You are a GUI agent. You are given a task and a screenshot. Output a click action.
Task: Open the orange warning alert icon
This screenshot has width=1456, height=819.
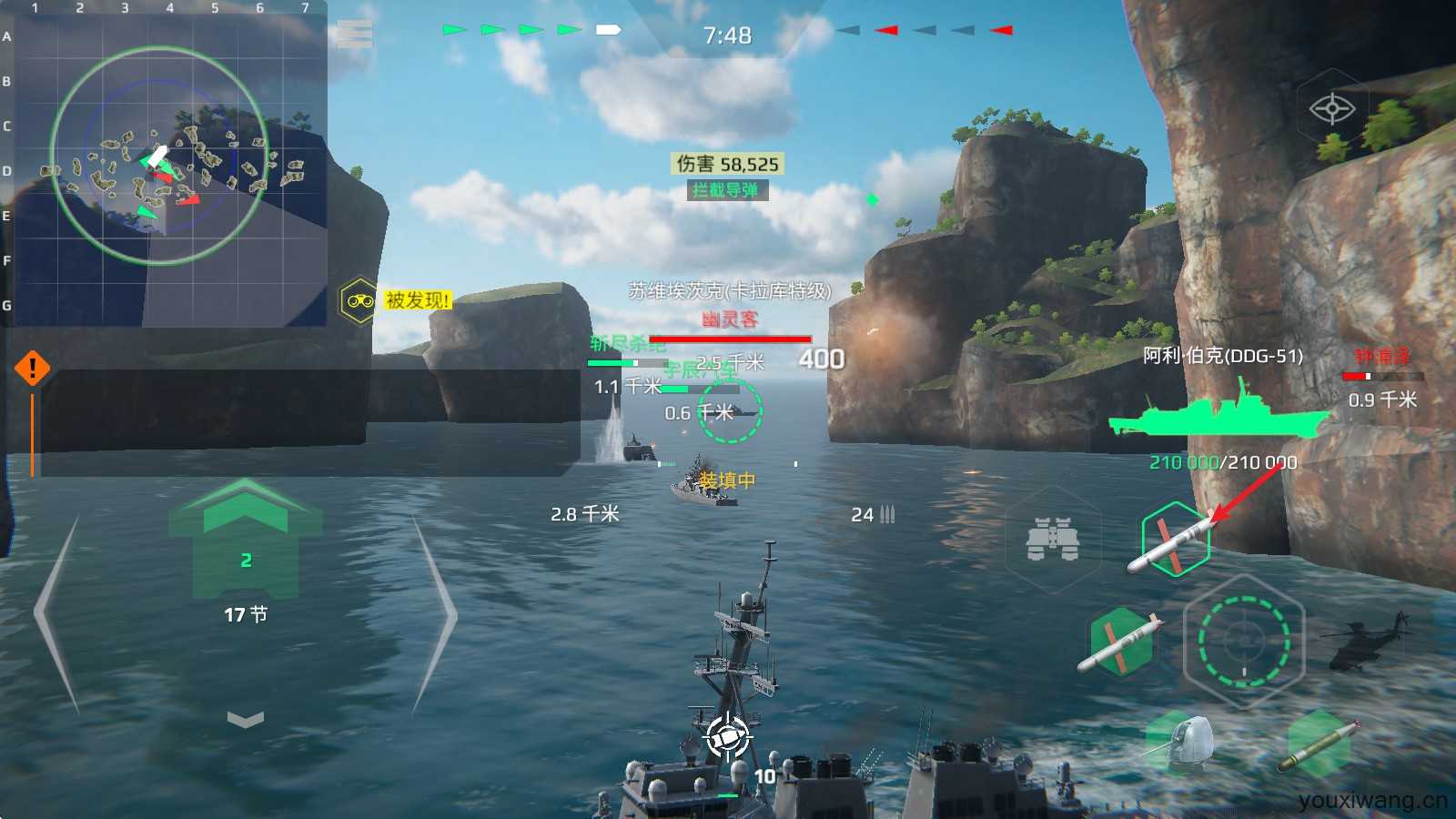[x=33, y=369]
